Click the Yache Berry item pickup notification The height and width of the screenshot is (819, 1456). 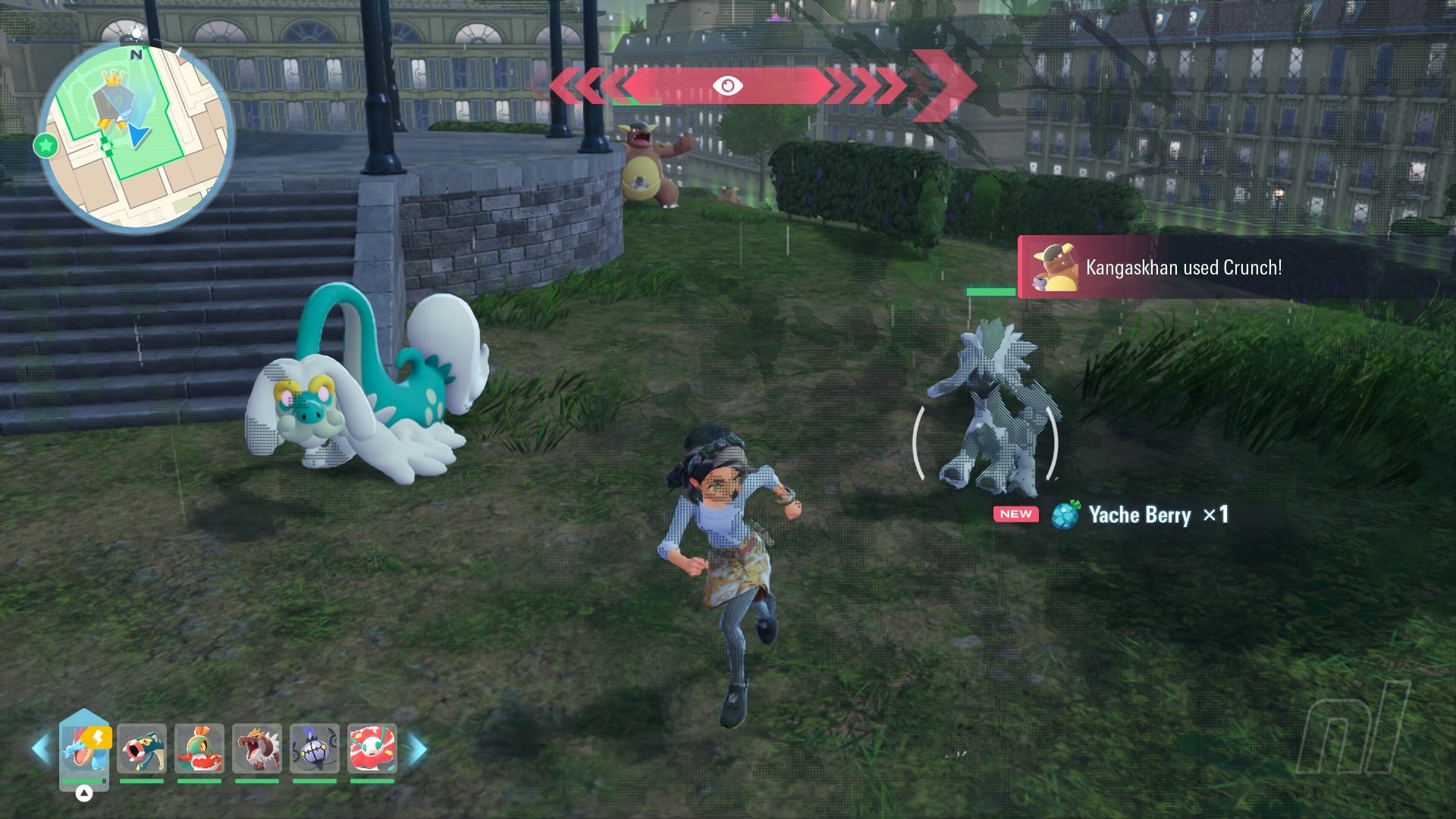point(1112,515)
